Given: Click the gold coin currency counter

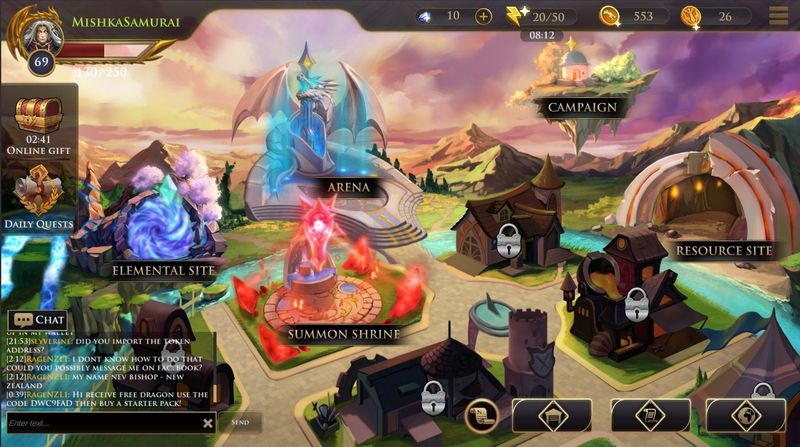Looking at the screenshot, I should click(630, 16).
